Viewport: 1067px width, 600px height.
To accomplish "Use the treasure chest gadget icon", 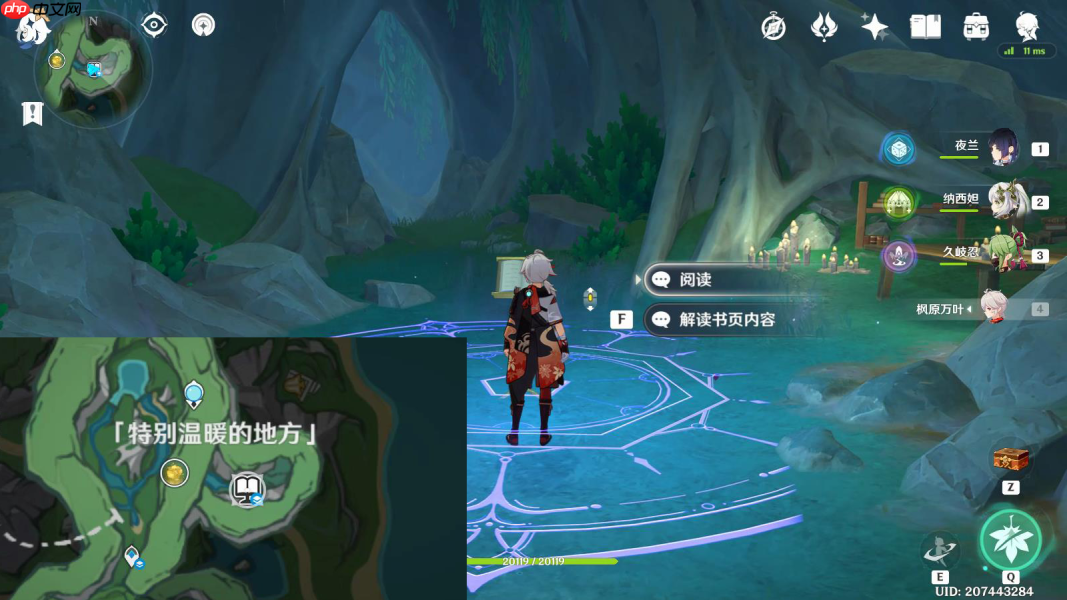I will pos(1010,460).
